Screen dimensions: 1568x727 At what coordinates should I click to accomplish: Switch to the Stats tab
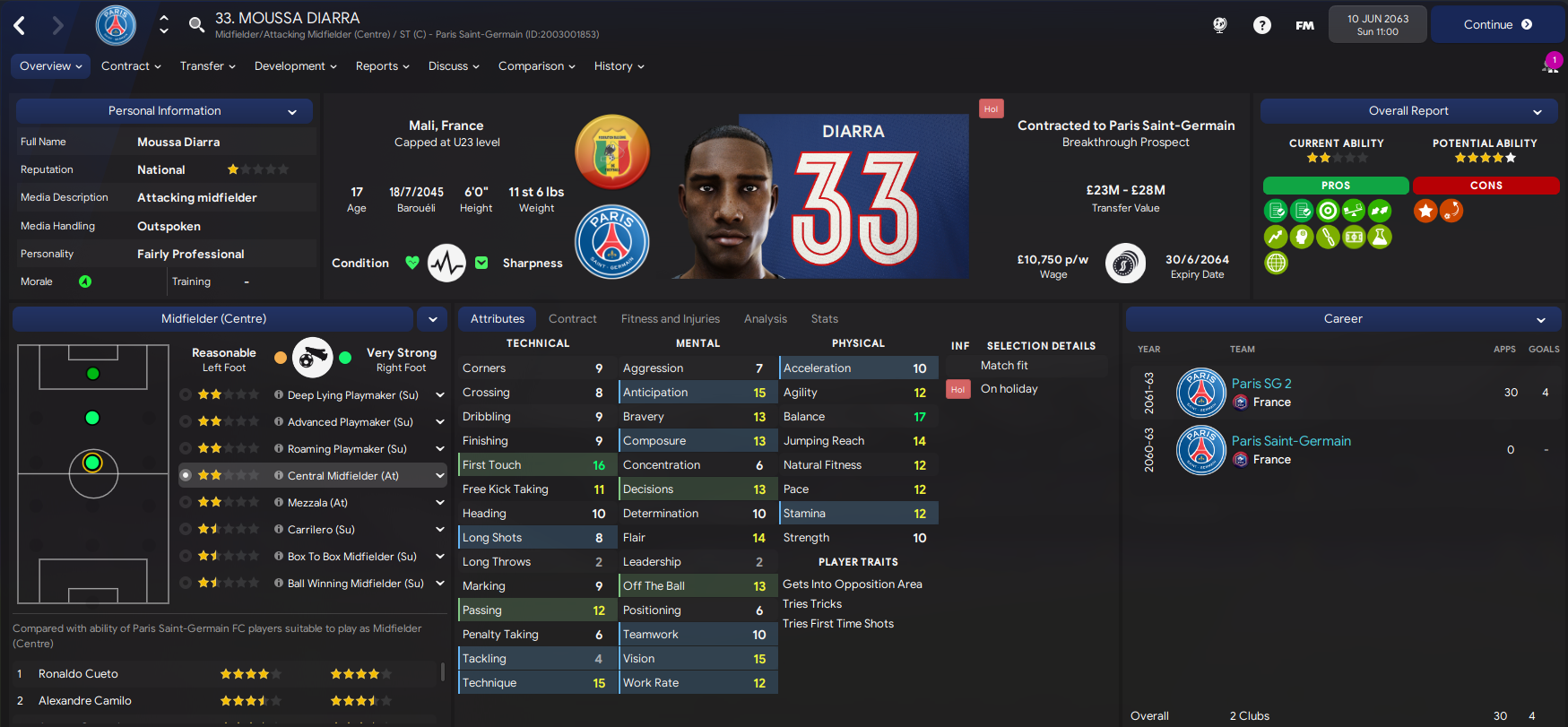point(824,318)
